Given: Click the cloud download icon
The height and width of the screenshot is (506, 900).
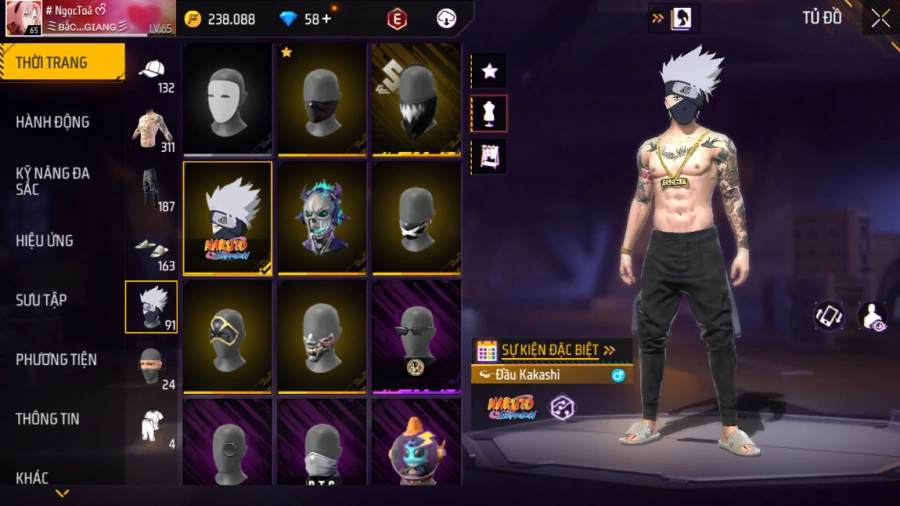Looking at the screenshot, I should 447,19.
